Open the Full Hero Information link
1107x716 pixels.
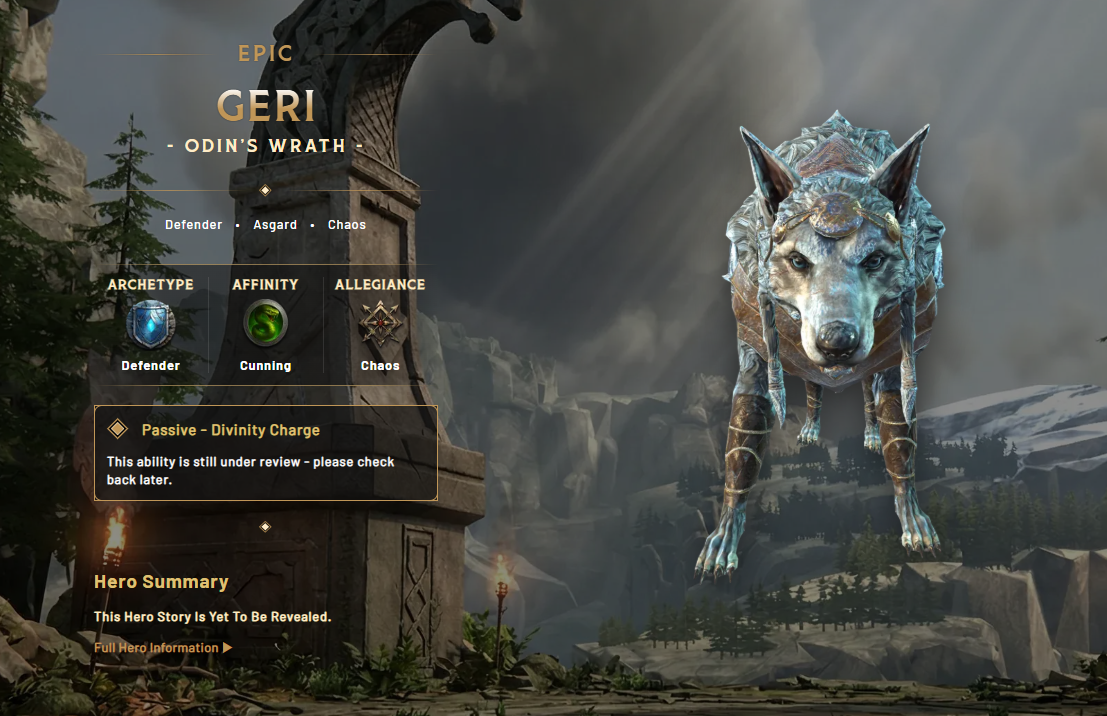(162, 648)
